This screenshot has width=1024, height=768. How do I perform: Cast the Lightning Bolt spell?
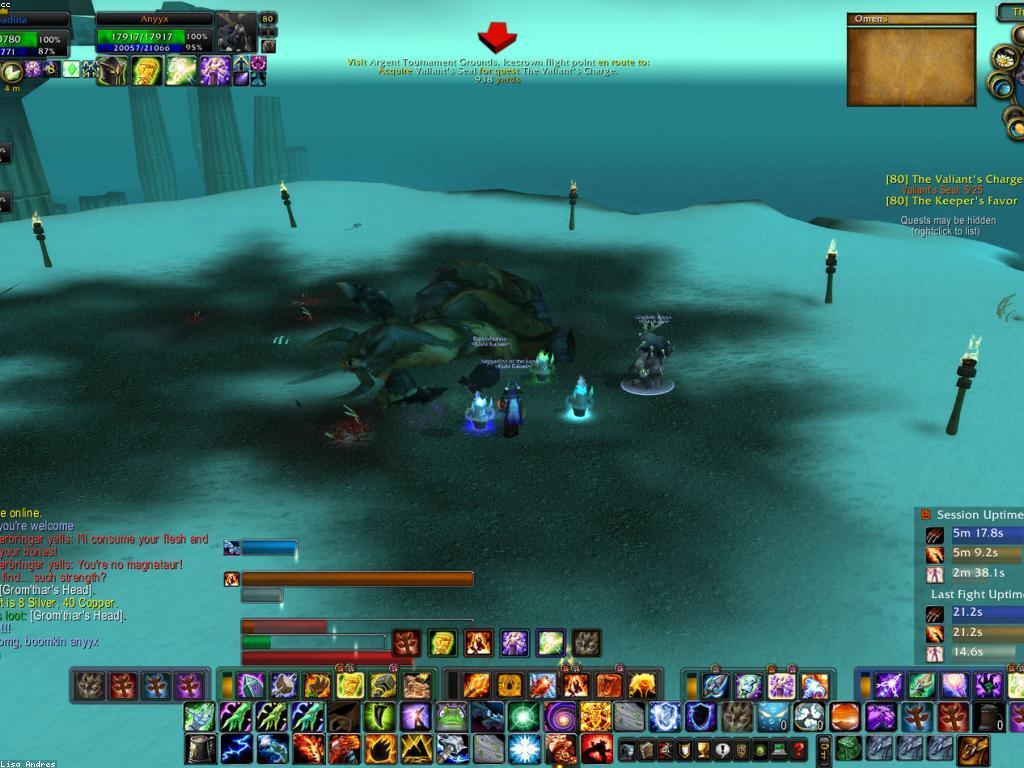pyautogui.click(x=236, y=748)
